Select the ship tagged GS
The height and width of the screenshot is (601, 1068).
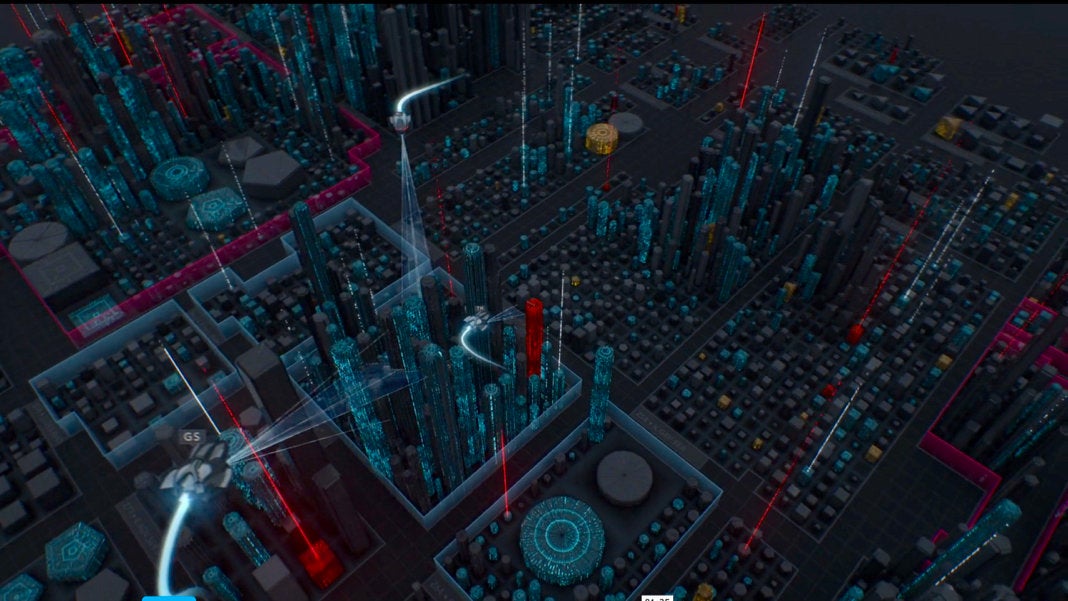click(x=199, y=468)
